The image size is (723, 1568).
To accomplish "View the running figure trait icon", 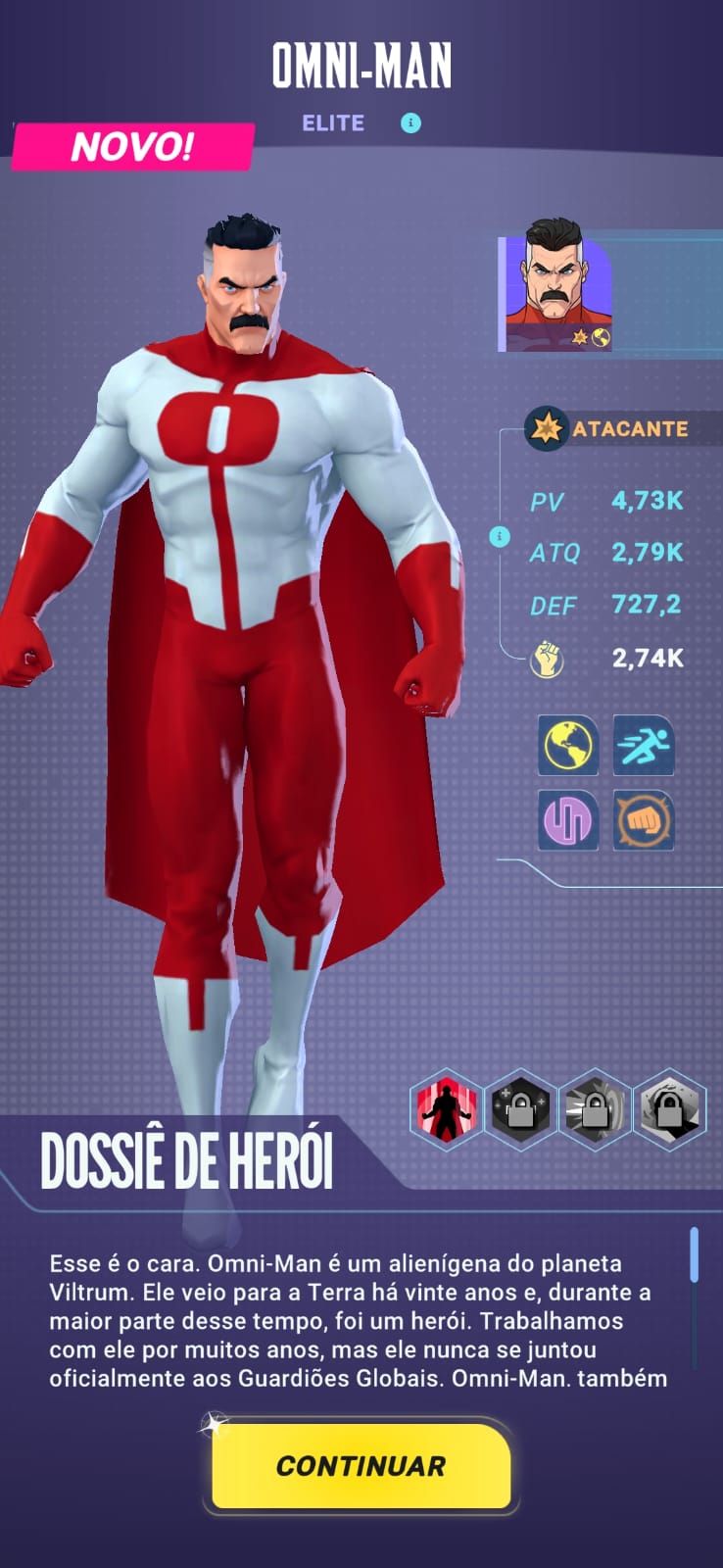I will pos(644,746).
